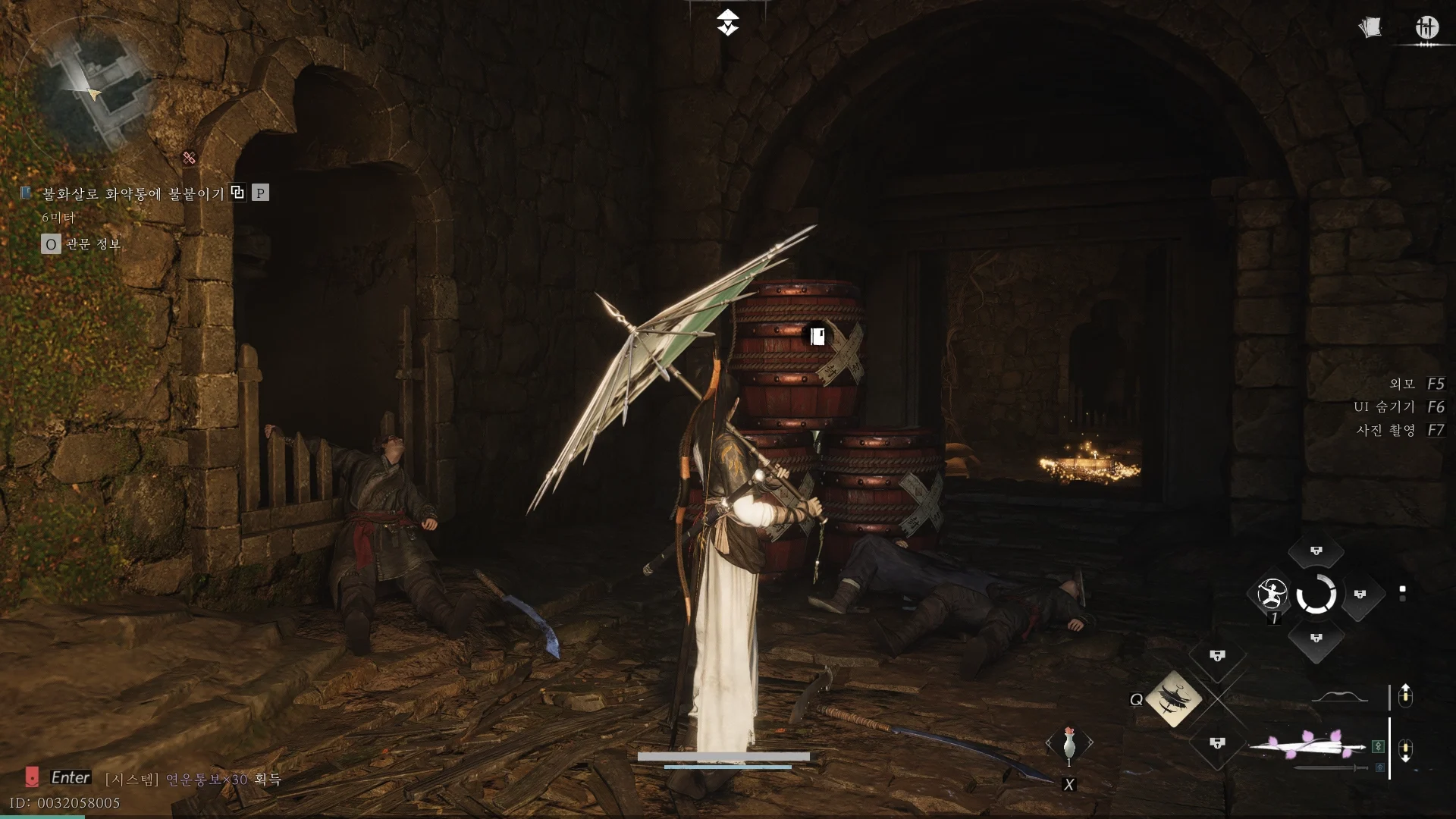Click the downward chevron compass marker
Viewport: 1456px width, 819px height.
point(727,23)
